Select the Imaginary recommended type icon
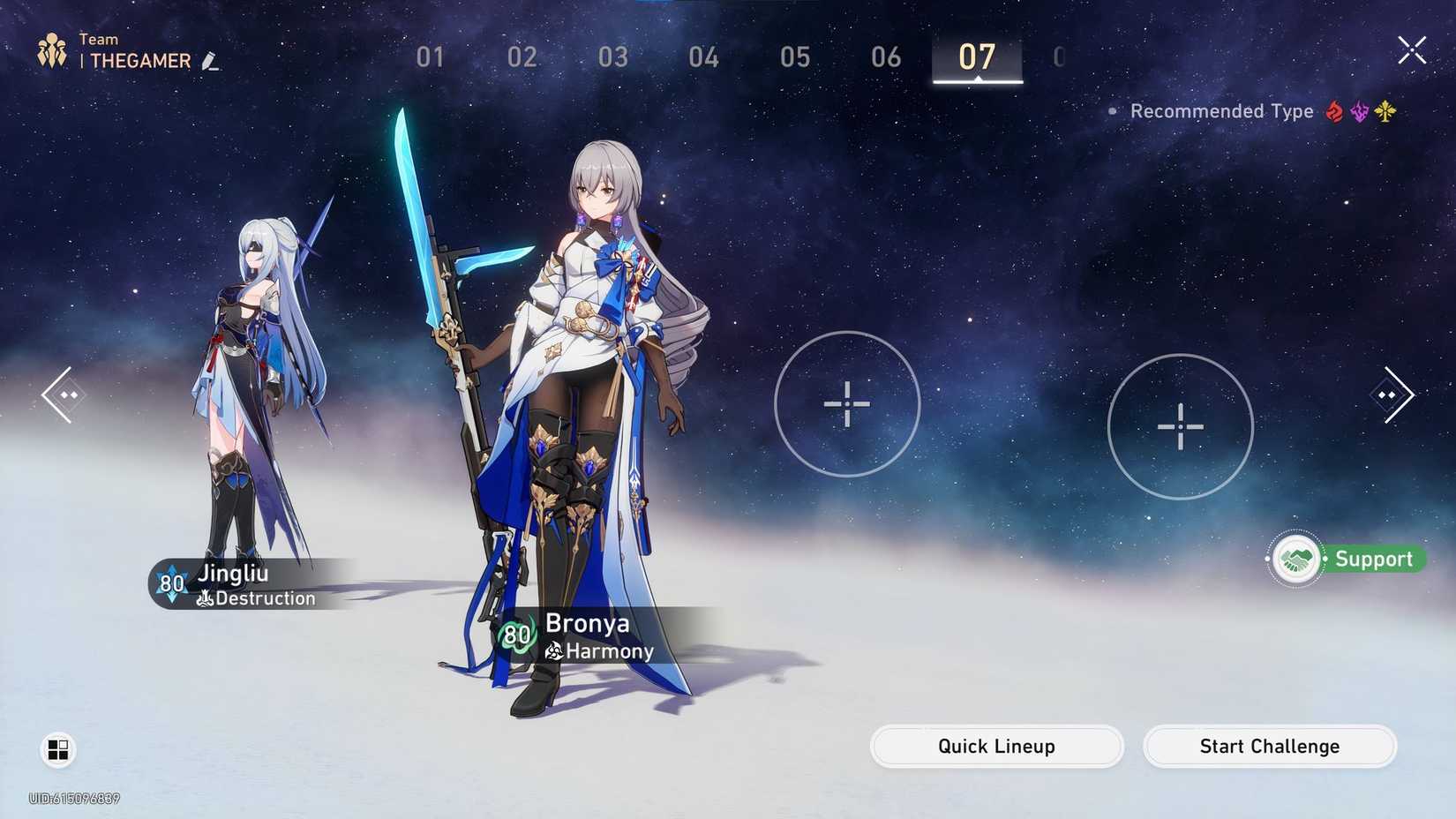 click(1385, 110)
